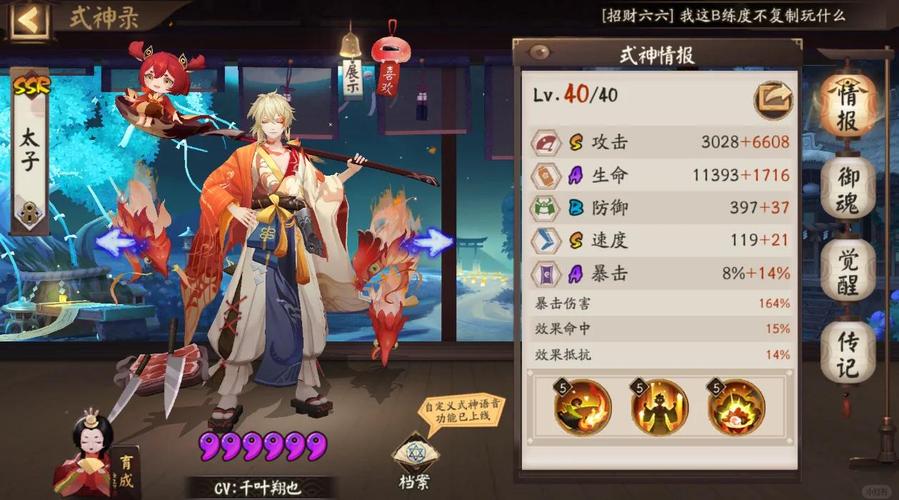Viewport: 899px width, 500px height.
Task: Show the 传记 lantern tab
Action: click(847, 350)
